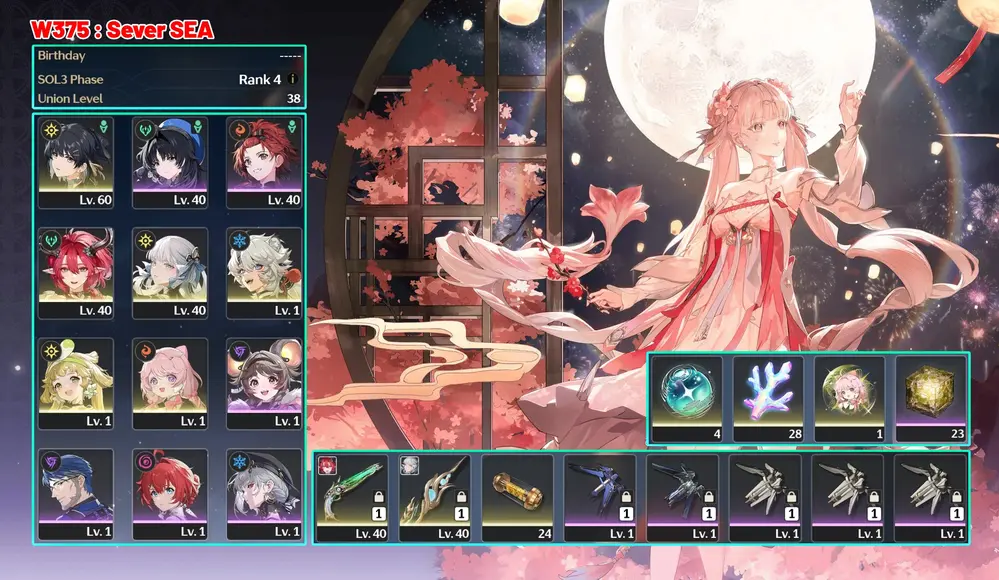The height and width of the screenshot is (580, 999).
Task: Click the info icon beside Rank 4
Action: point(293,79)
